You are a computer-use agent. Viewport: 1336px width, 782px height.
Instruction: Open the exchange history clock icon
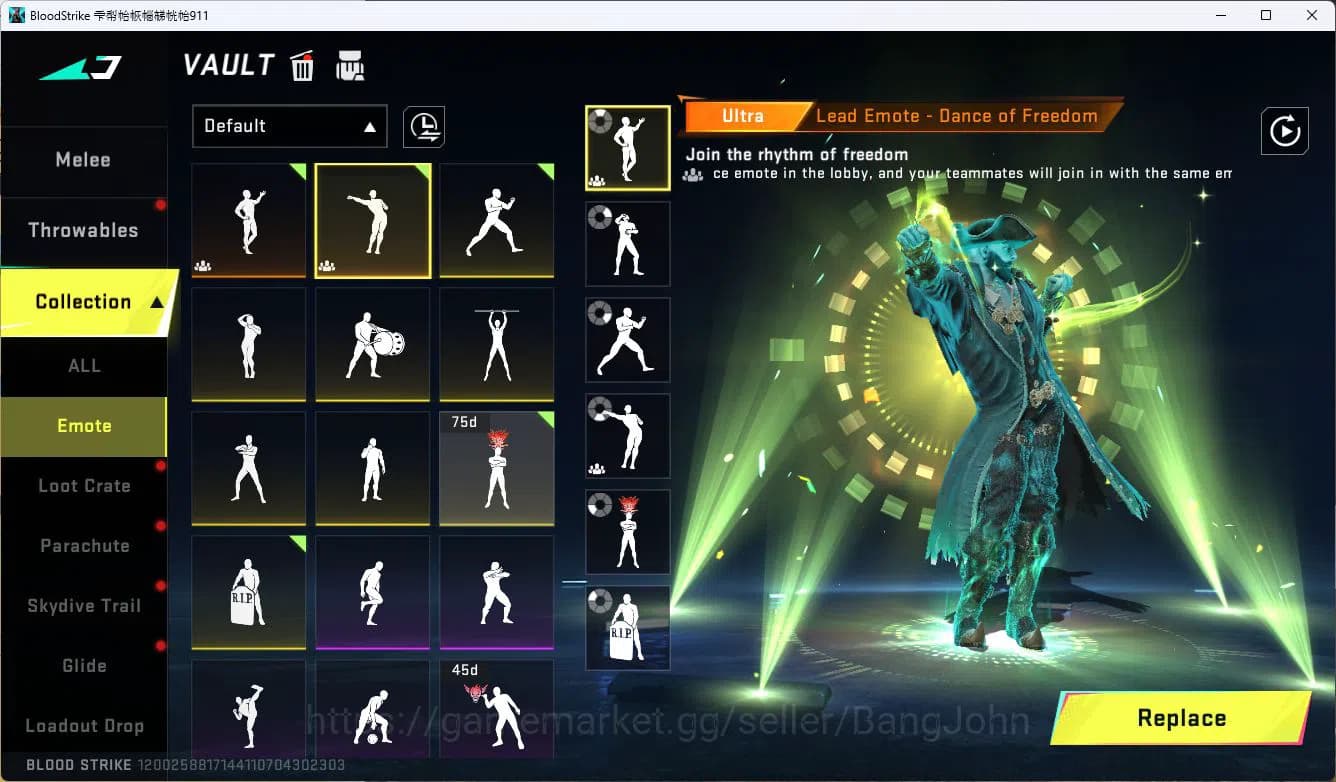click(x=423, y=127)
